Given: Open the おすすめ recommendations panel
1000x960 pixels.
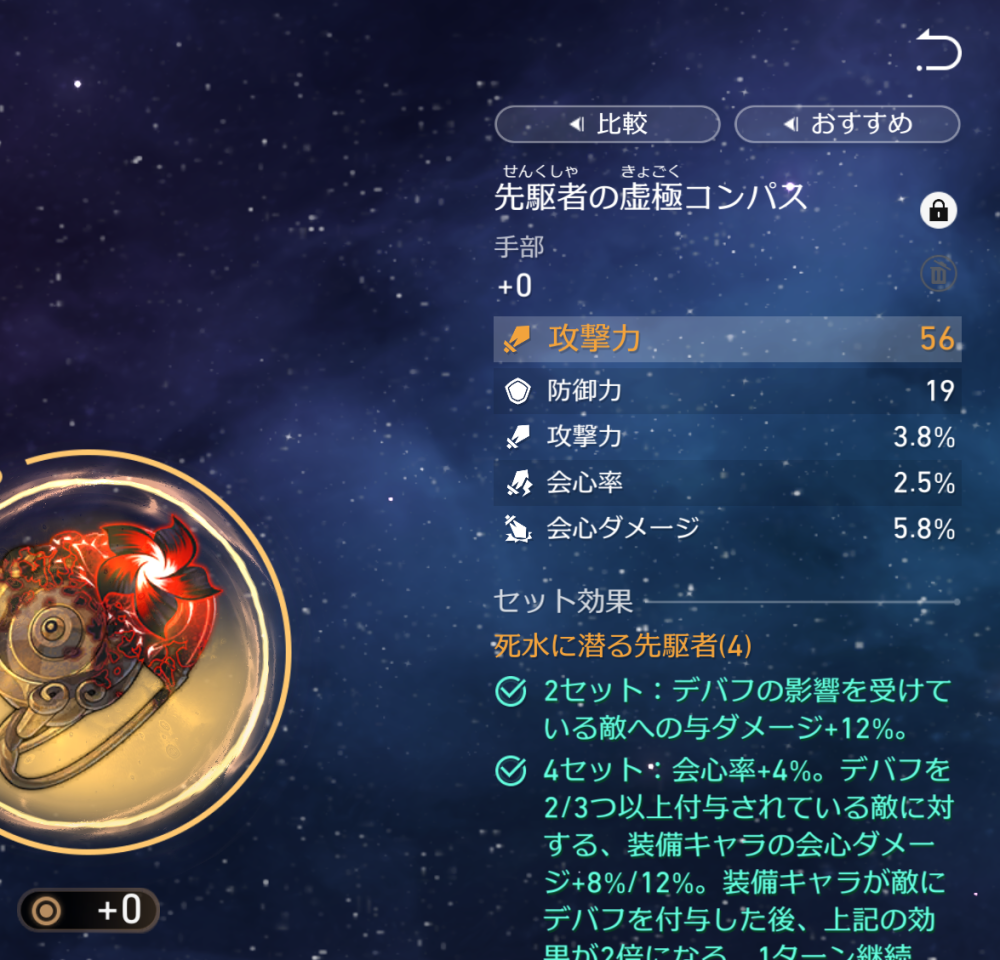Looking at the screenshot, I should (x=847, y=124).
